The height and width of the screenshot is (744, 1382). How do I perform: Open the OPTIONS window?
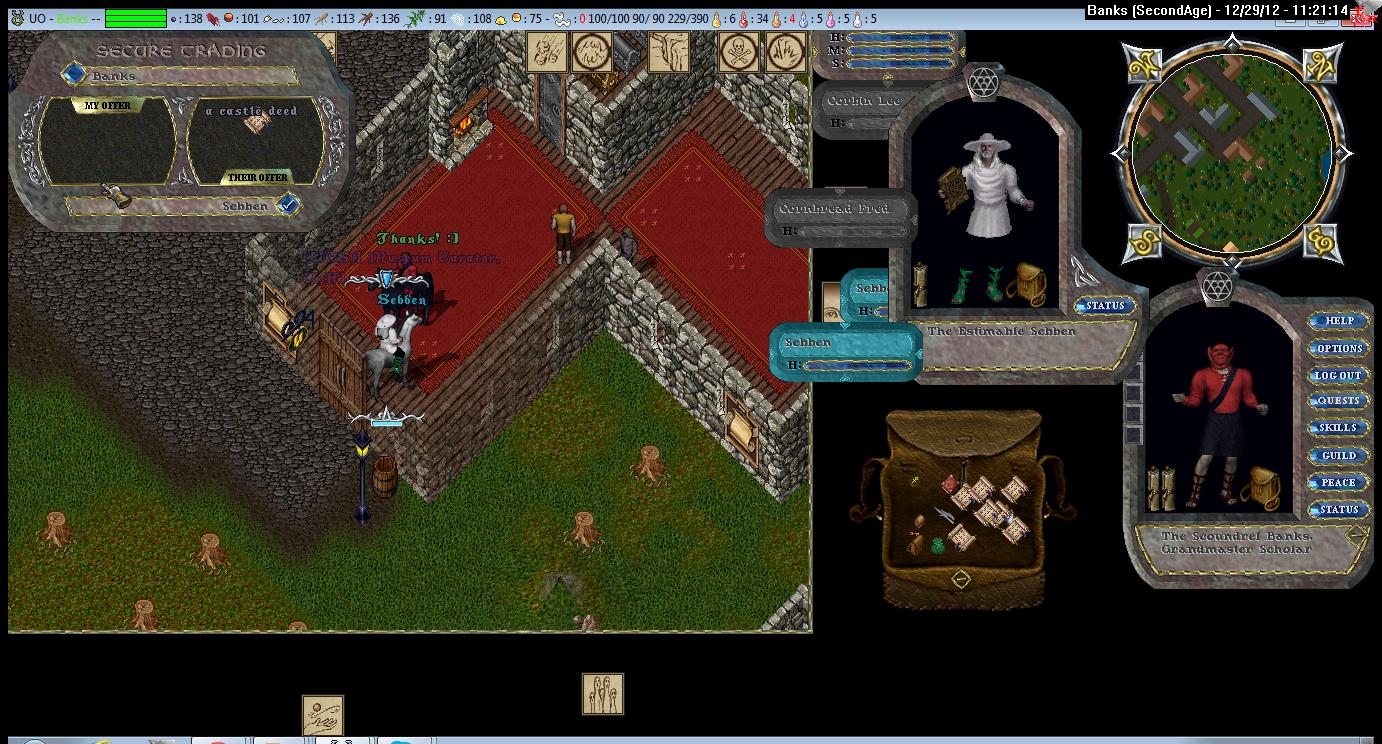(x=1338, y=348)
